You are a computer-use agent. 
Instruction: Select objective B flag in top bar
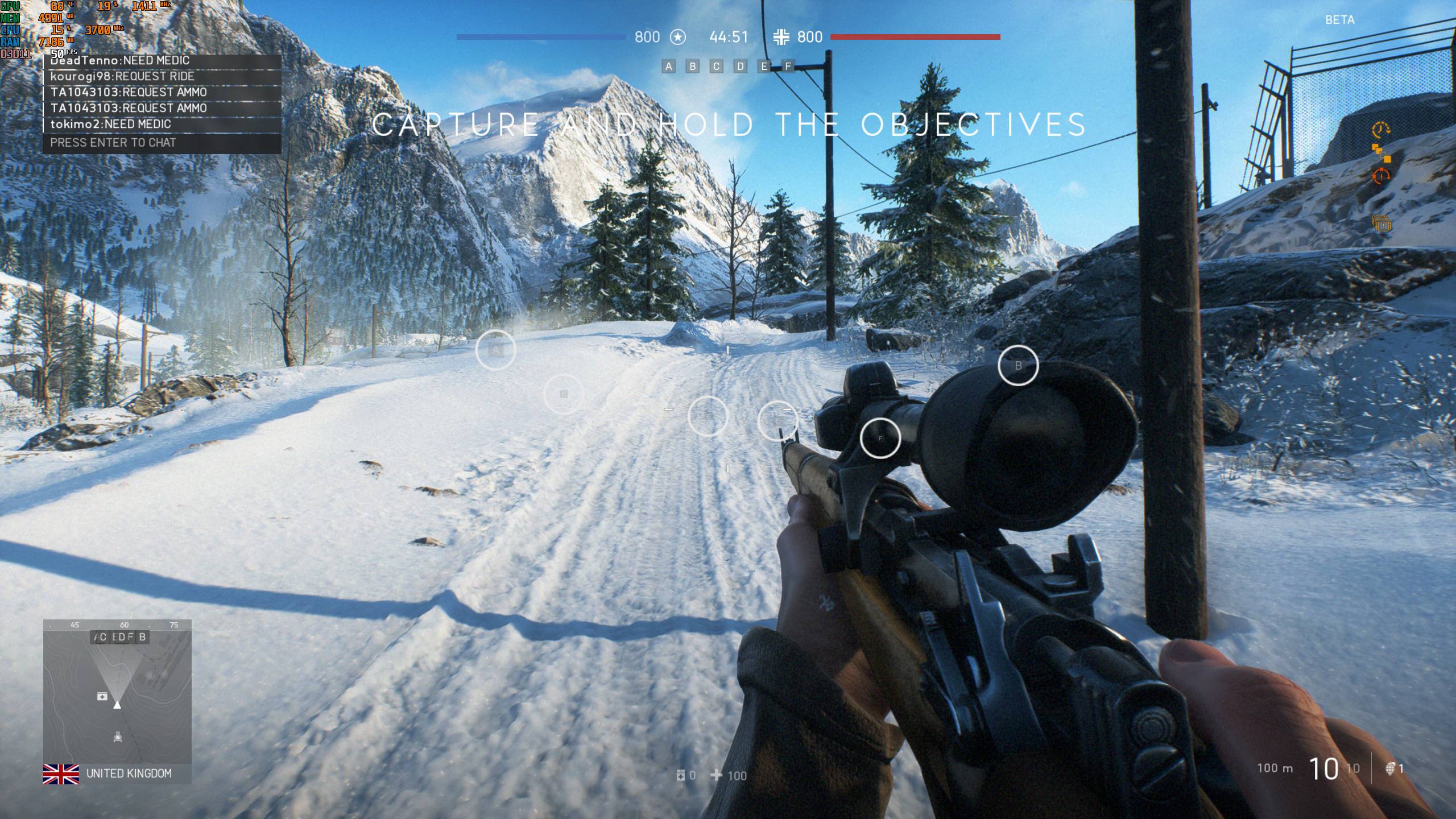tap(693, 67)
